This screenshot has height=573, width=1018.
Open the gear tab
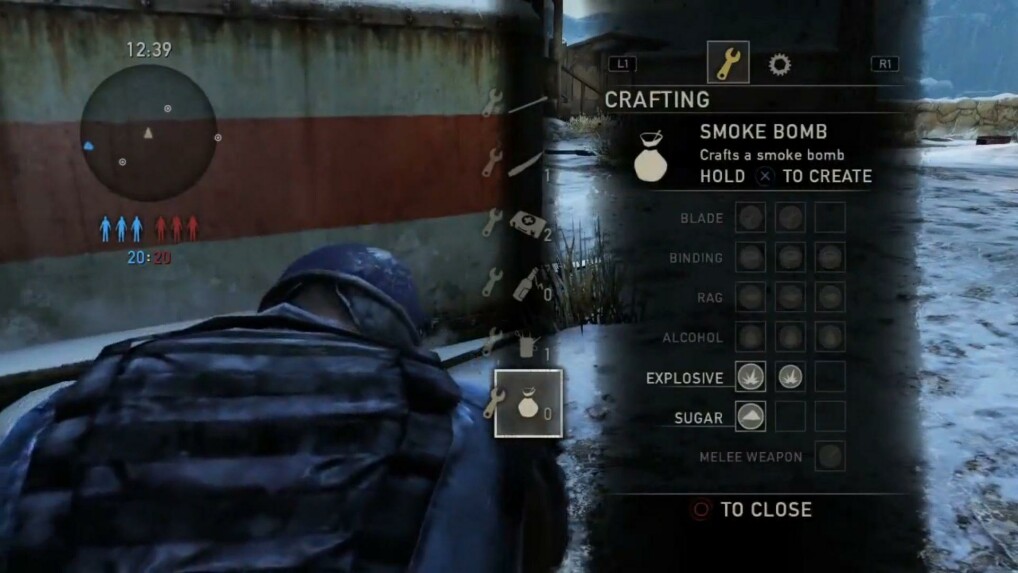[779, 65]
